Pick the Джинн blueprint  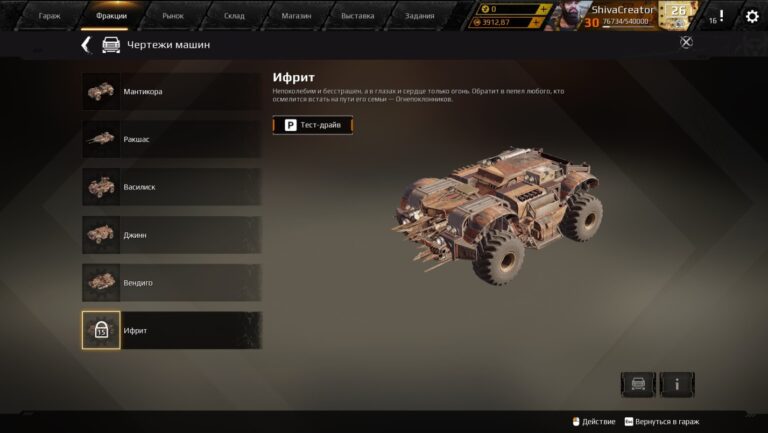(x=171, y=235)
